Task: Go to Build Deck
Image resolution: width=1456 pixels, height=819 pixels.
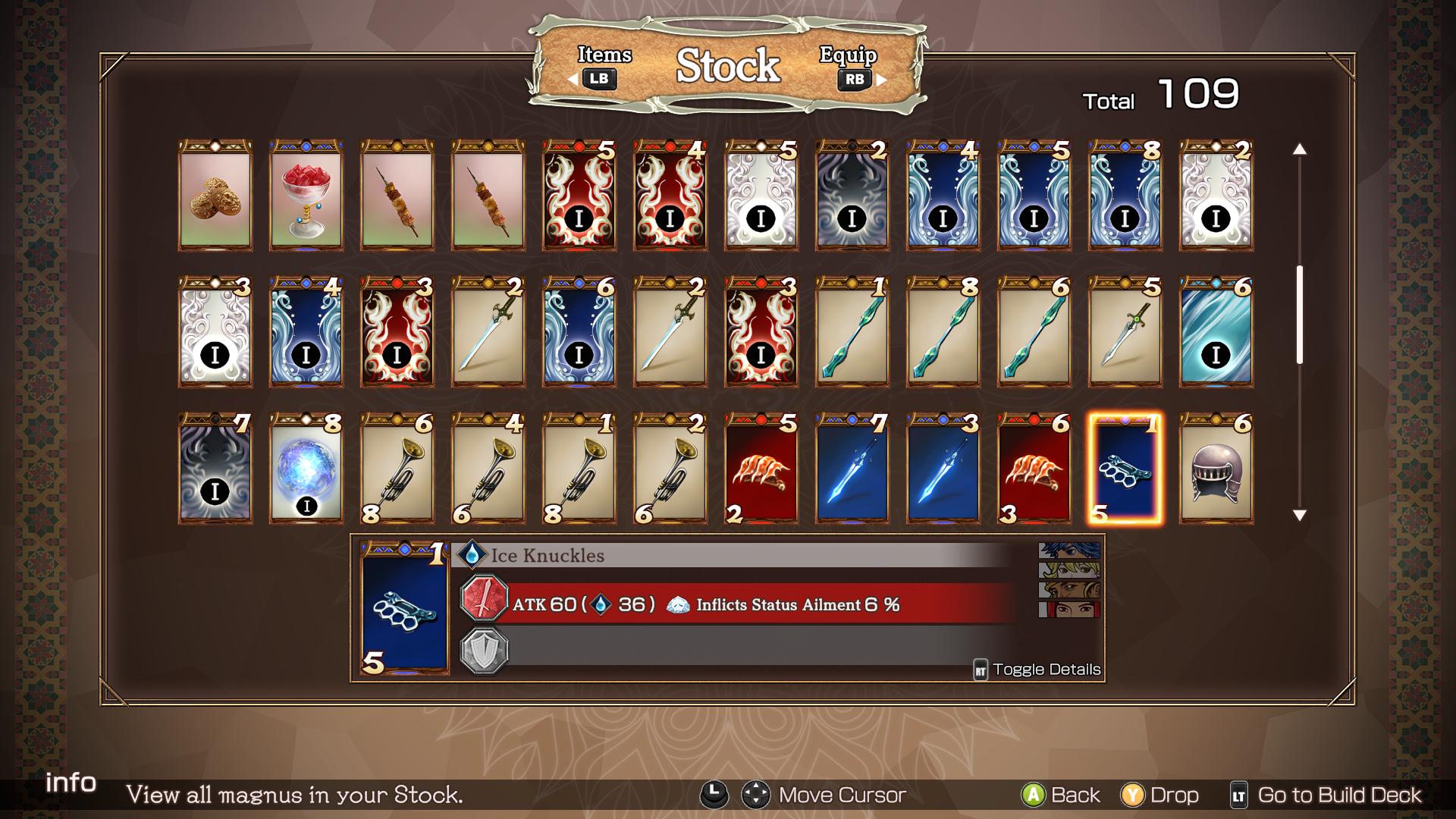Action: coord(1326,795)
